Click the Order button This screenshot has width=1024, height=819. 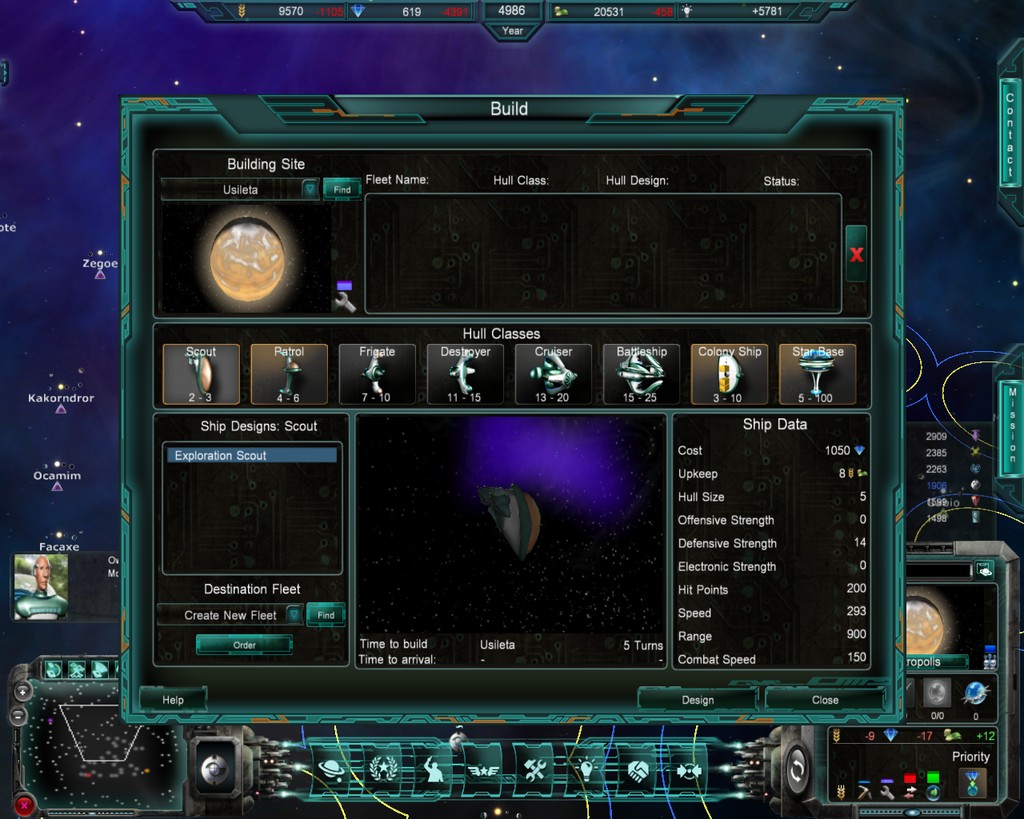pos(245,645)
